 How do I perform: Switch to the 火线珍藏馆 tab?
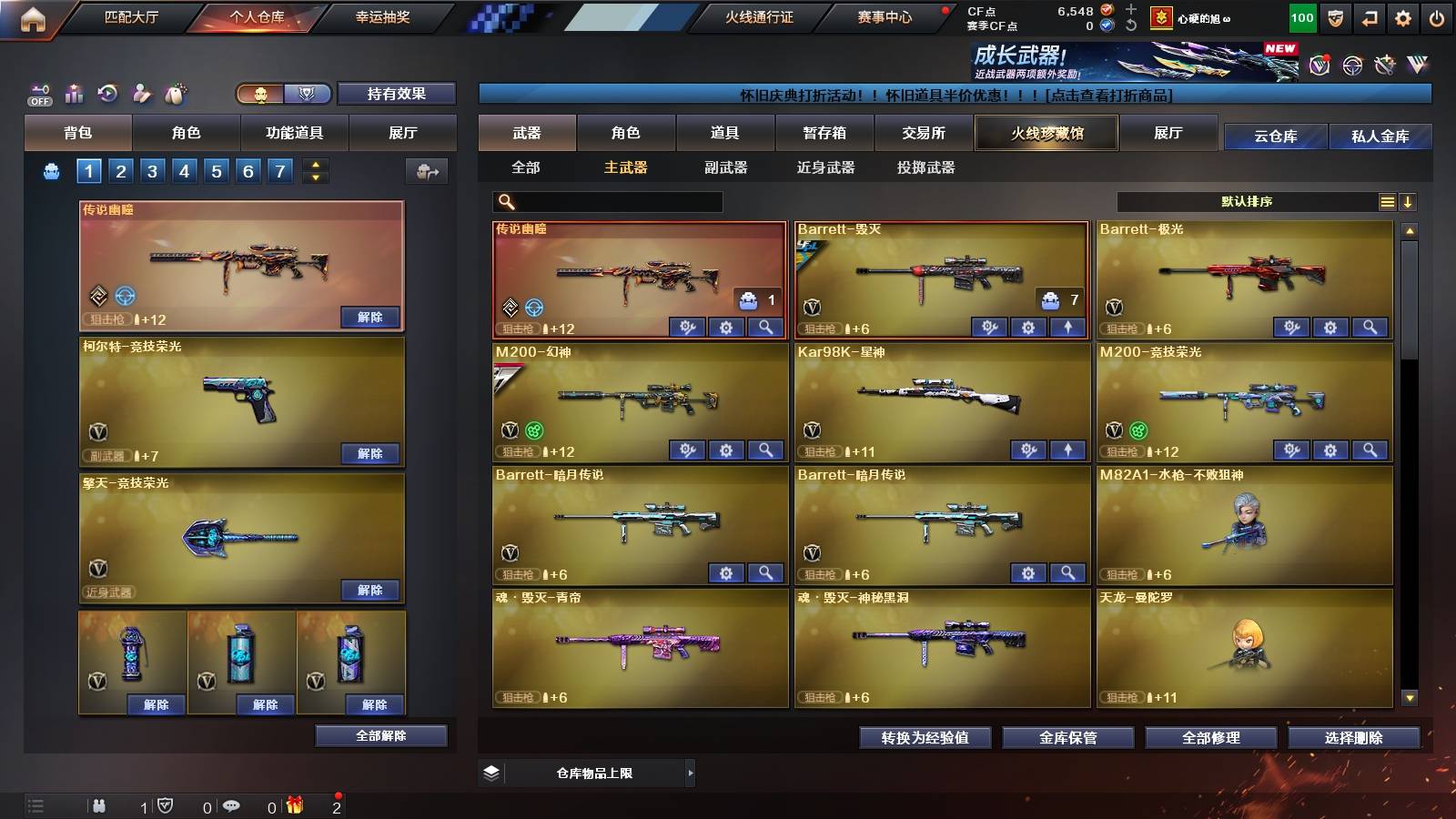coord(1046,133)
